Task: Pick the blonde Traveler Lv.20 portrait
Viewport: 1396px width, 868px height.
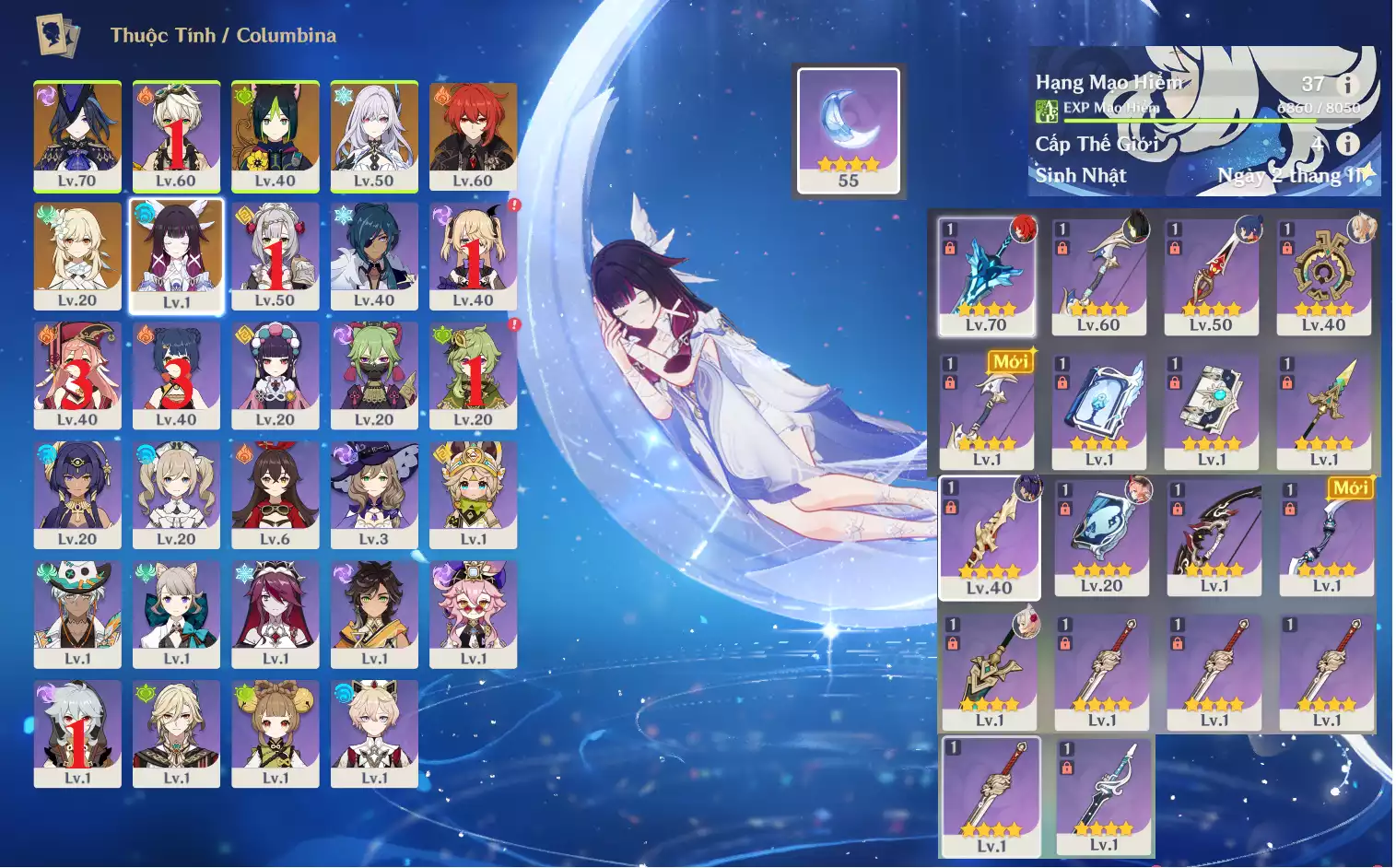Action: 77,255
